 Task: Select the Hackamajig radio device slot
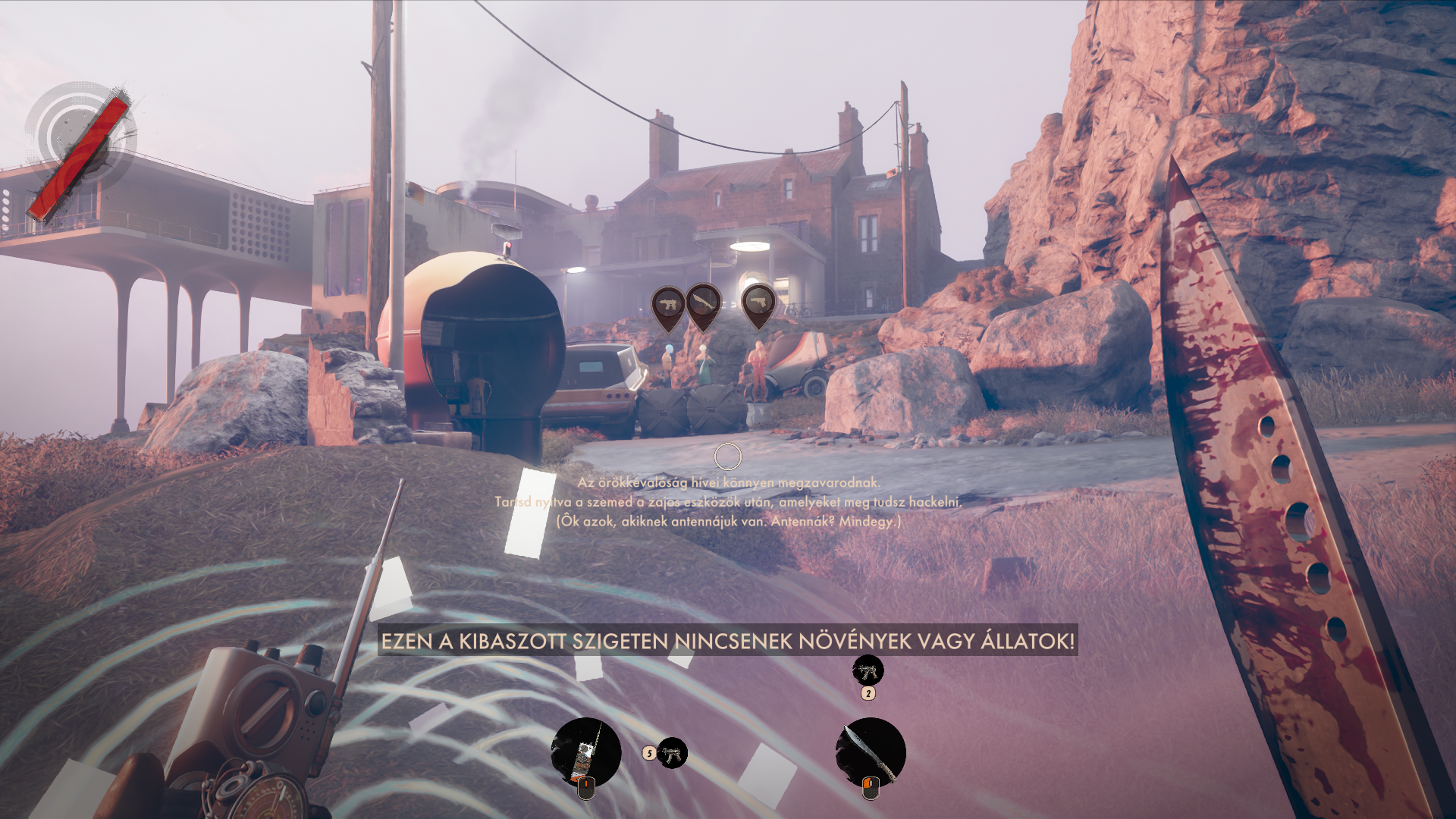coord(585,752)
